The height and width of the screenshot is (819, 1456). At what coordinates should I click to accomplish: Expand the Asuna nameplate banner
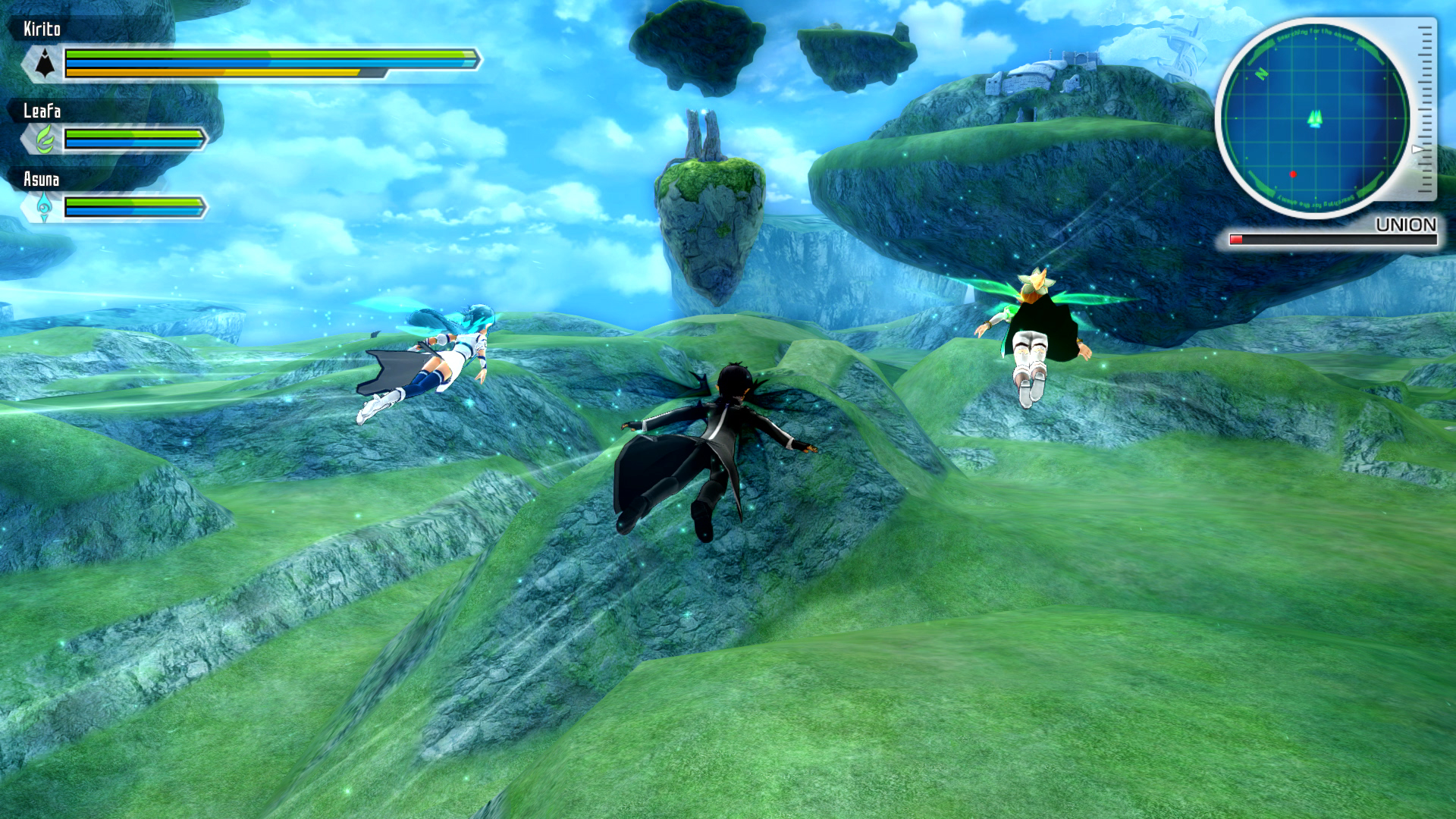point(42,178)
